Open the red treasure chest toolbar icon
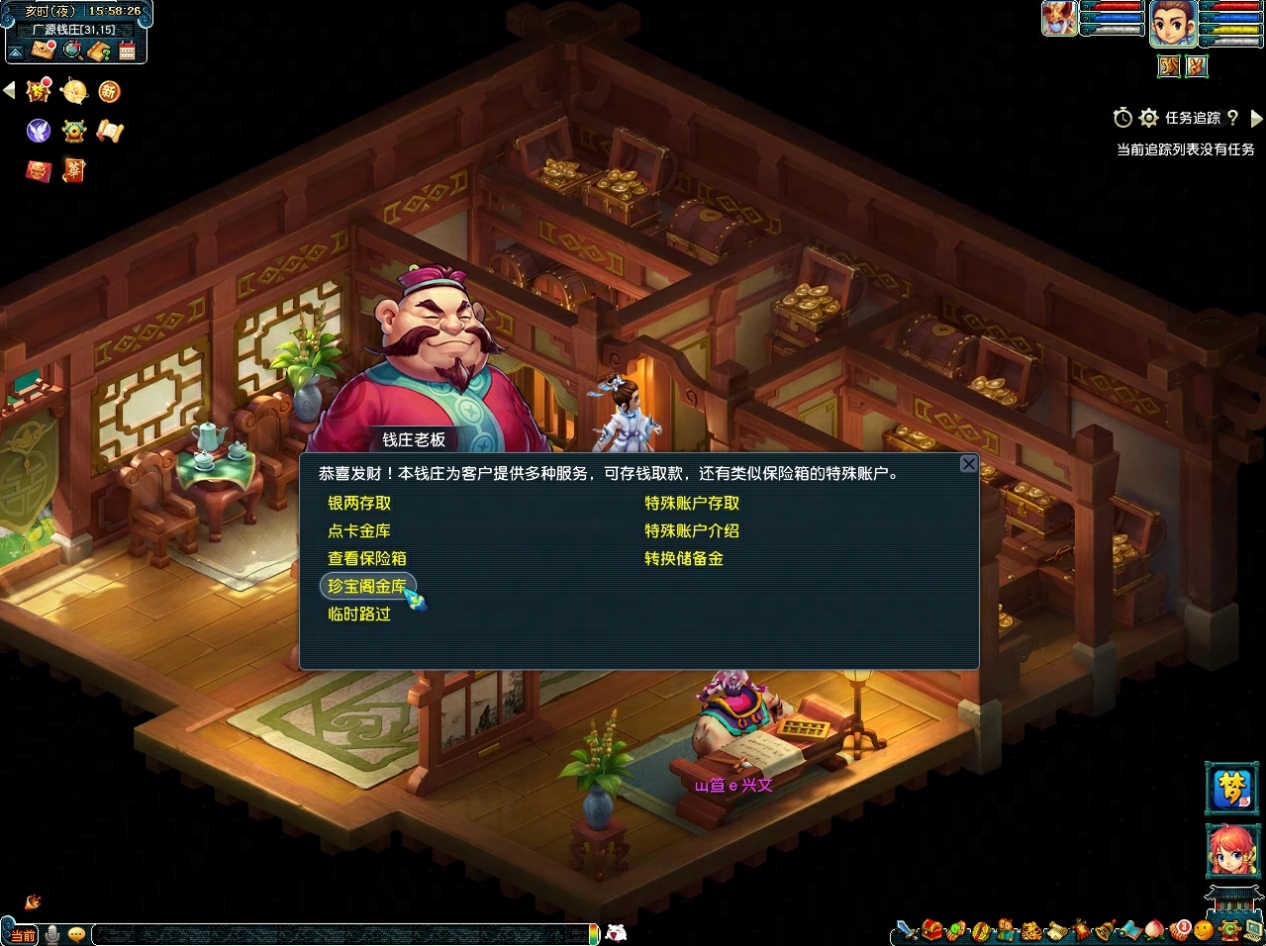The image size is (1266, 946). 932,931
